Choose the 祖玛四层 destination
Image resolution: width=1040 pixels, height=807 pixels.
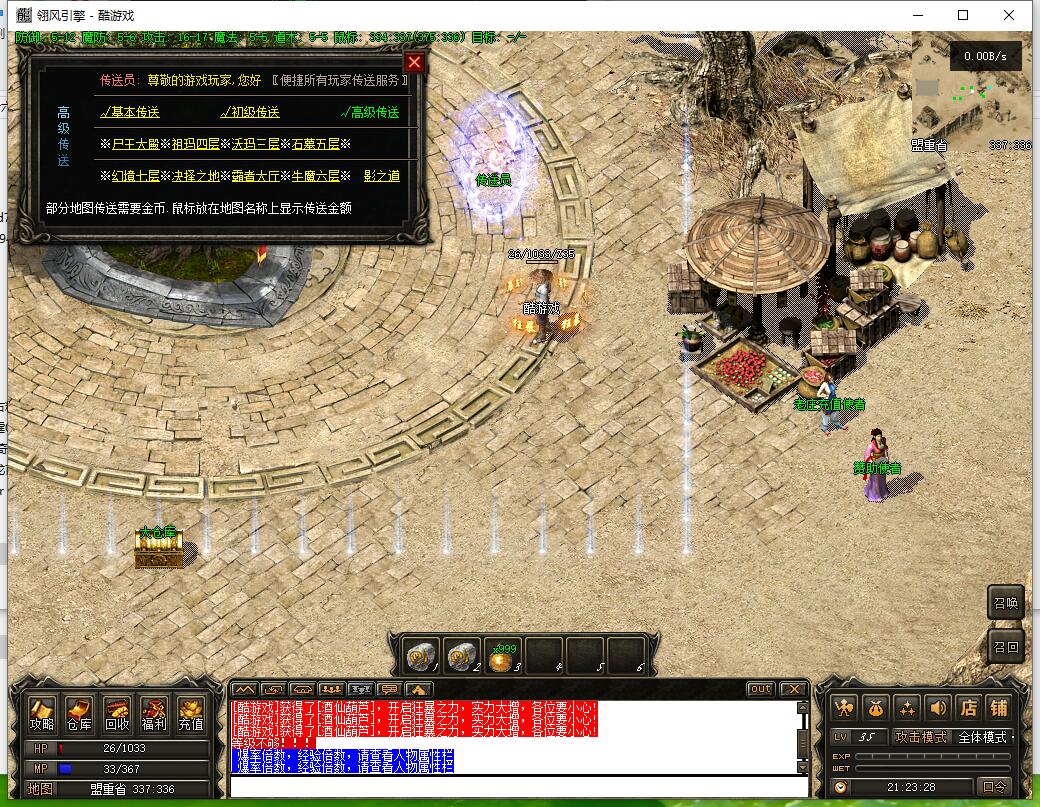pos(196,144)
